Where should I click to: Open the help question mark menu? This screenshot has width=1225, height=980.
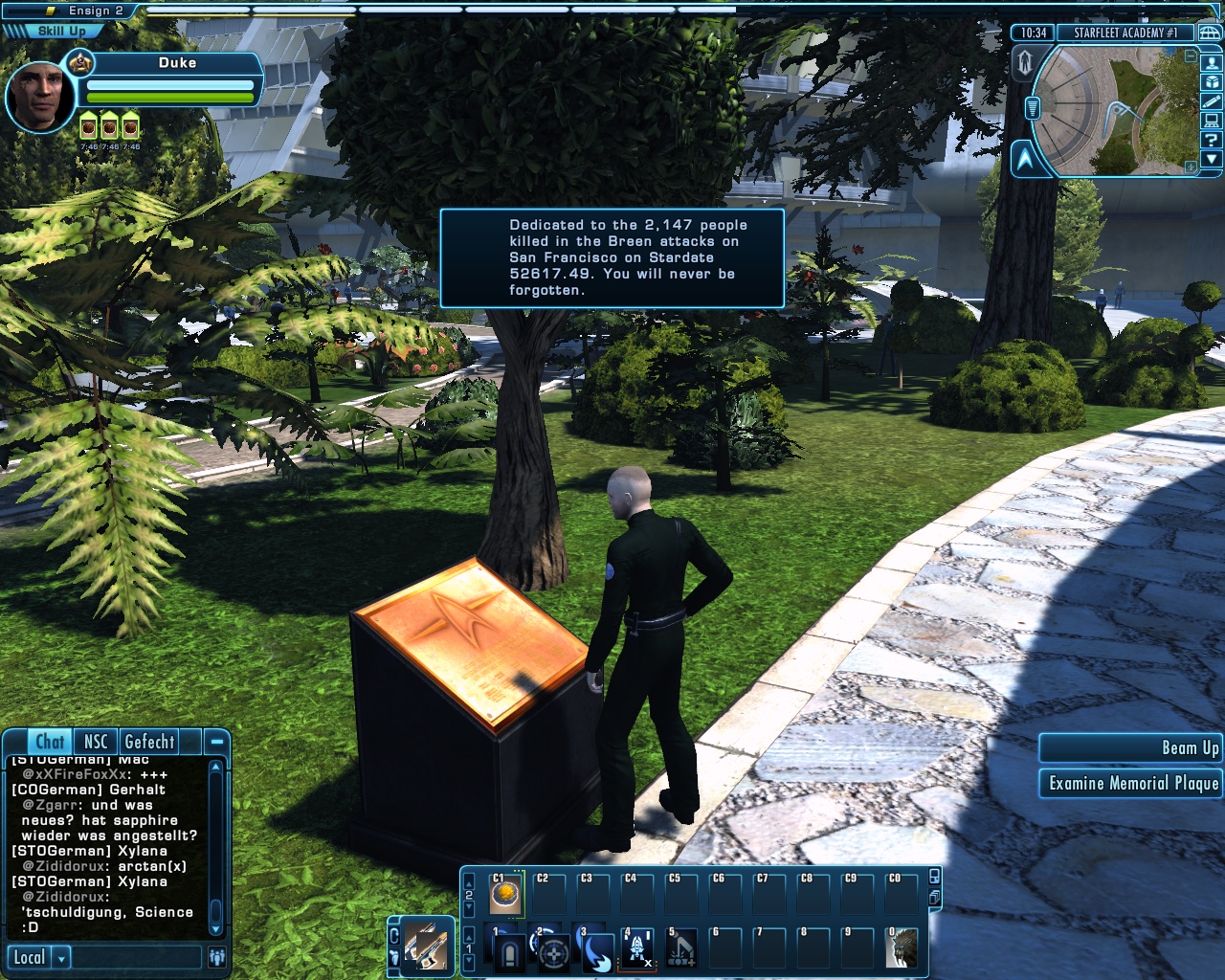[1212, 140]
